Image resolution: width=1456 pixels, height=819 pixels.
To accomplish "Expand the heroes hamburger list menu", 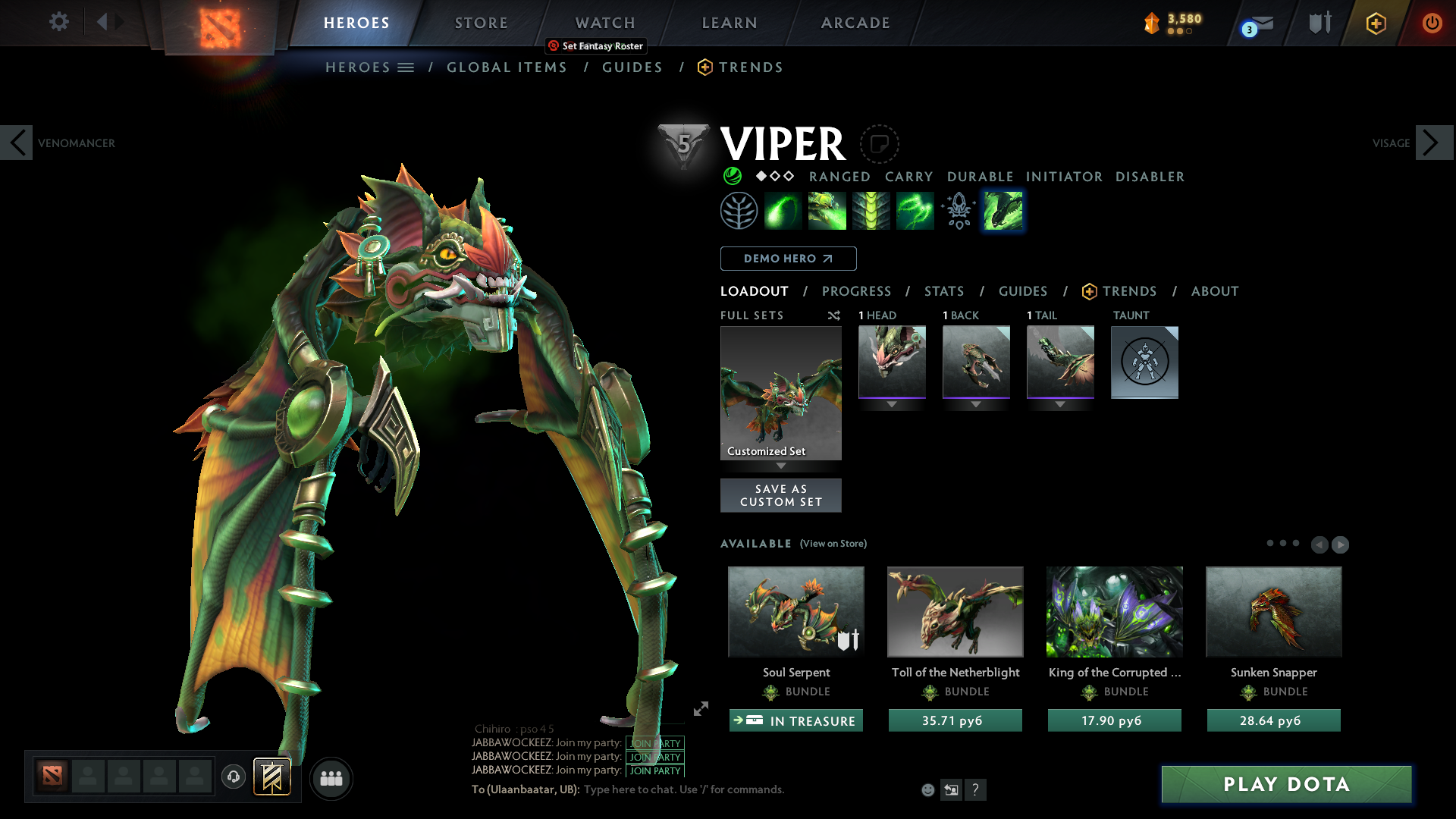I will tap(406, 67).
